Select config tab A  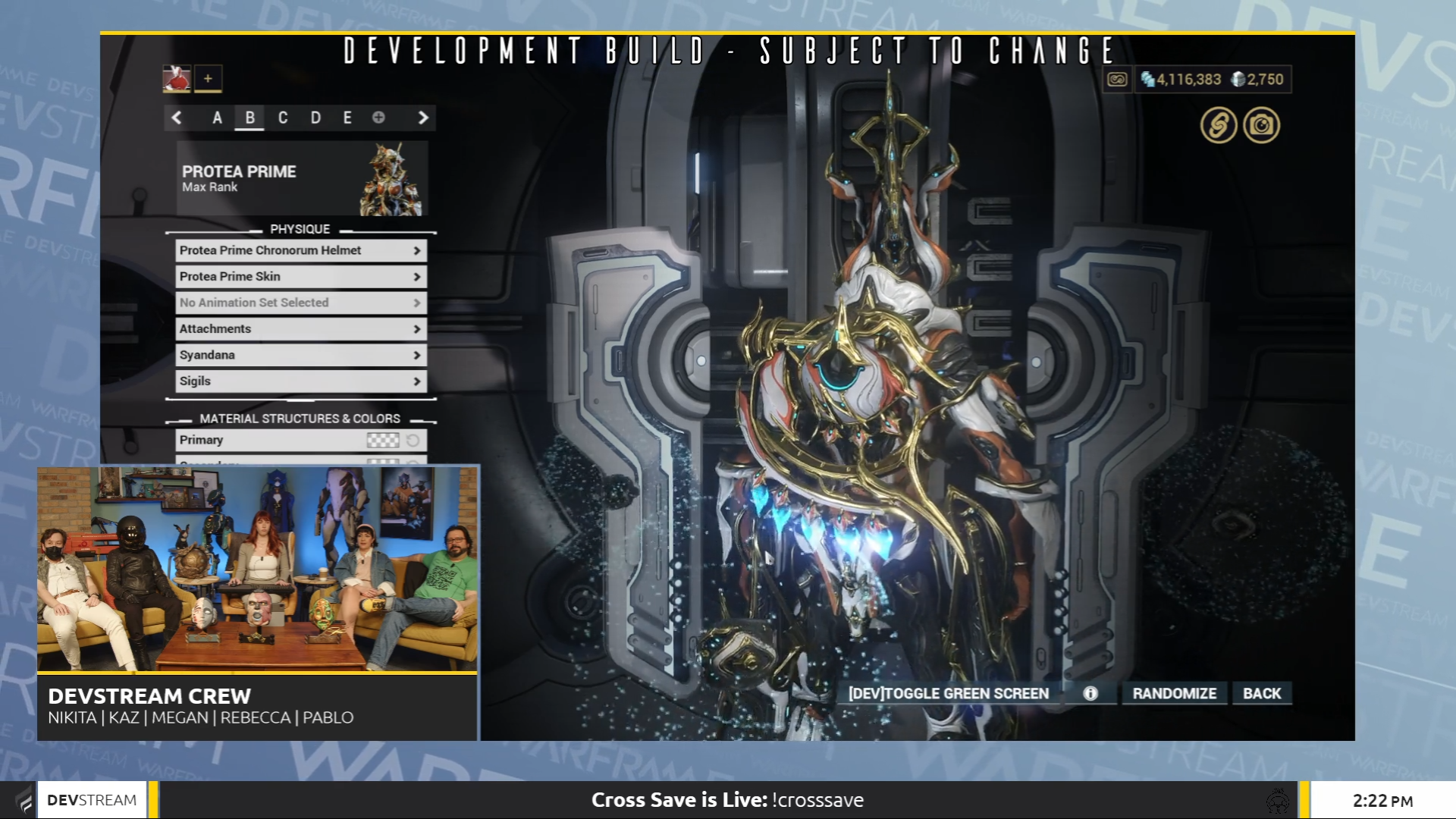click(217, 118)
